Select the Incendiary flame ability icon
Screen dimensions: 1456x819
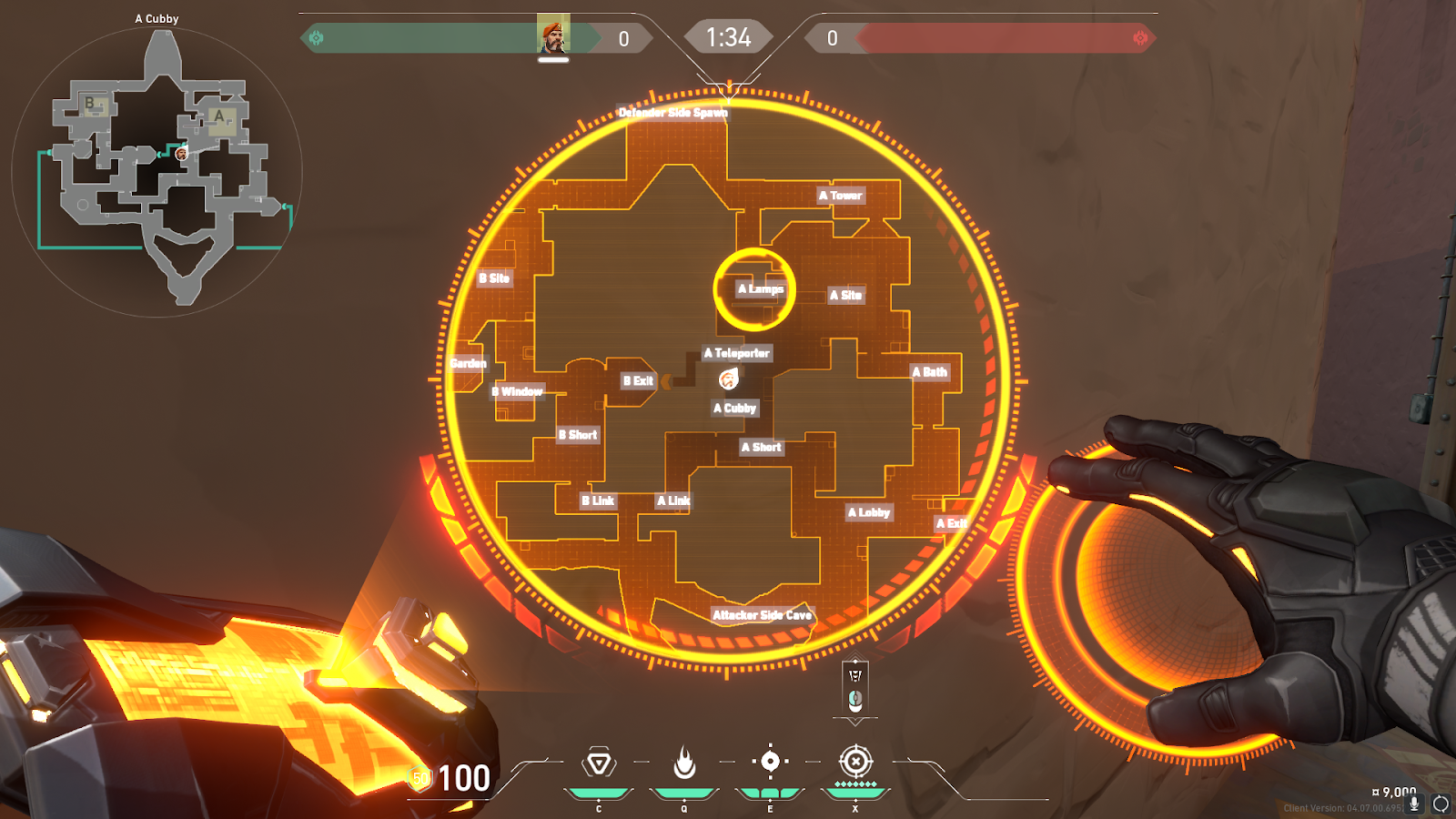(684, 763)
